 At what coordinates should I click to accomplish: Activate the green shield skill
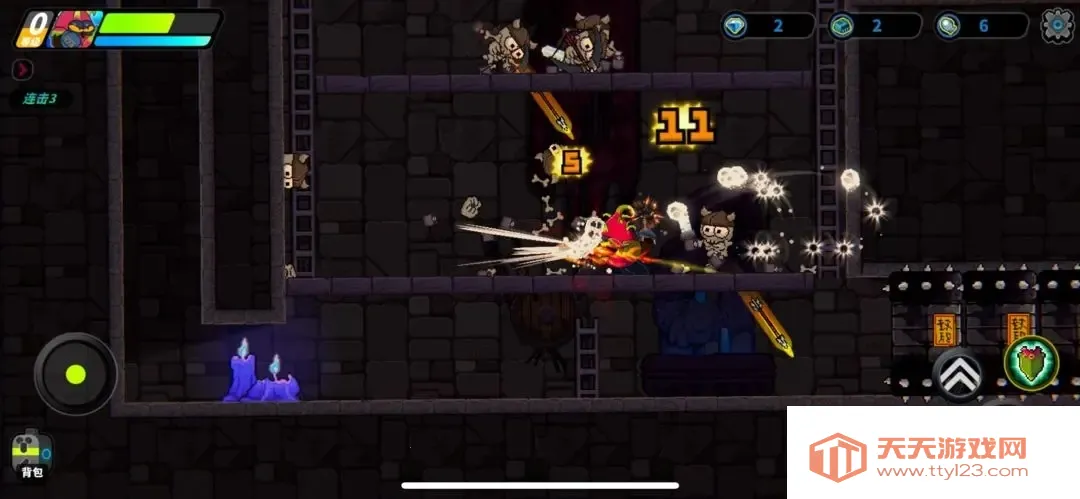click(1031, 361)
